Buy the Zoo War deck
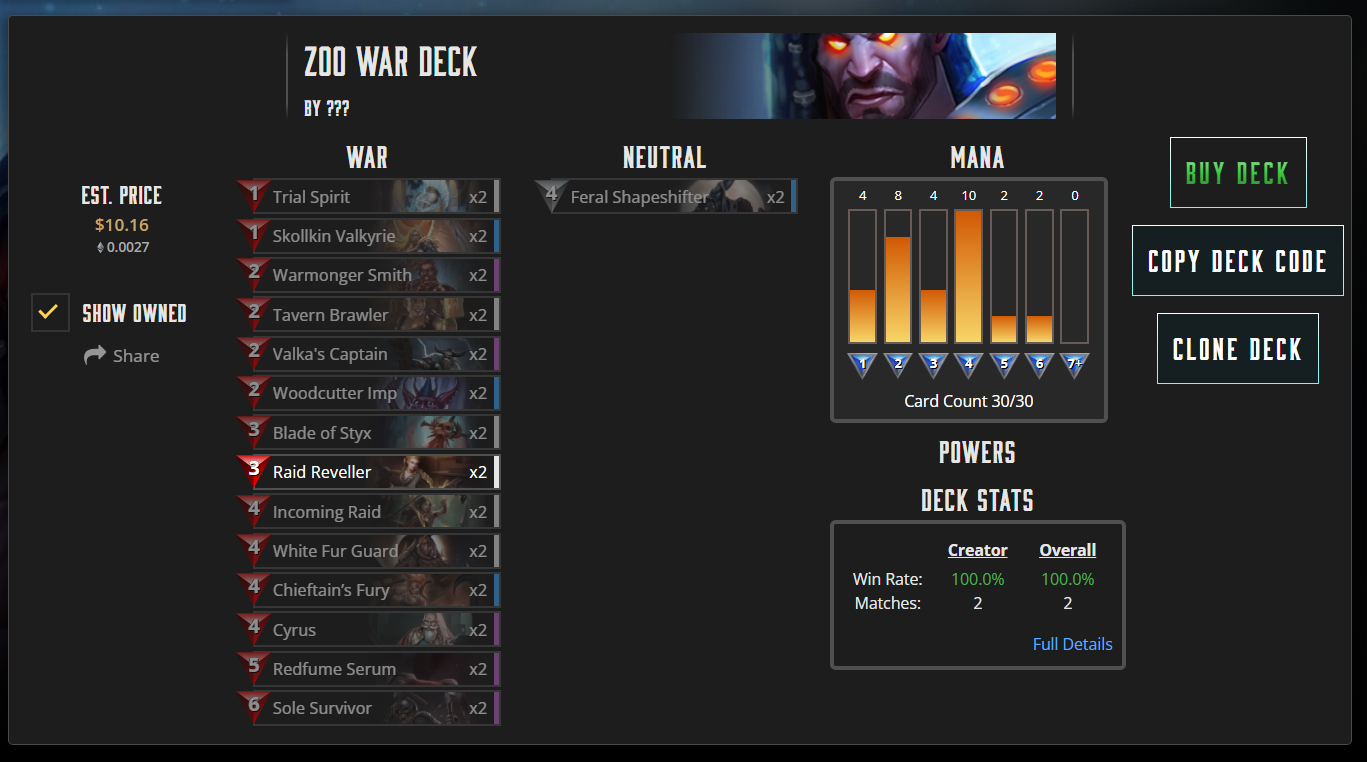 pyautogui.click(x=1237, y=173)
